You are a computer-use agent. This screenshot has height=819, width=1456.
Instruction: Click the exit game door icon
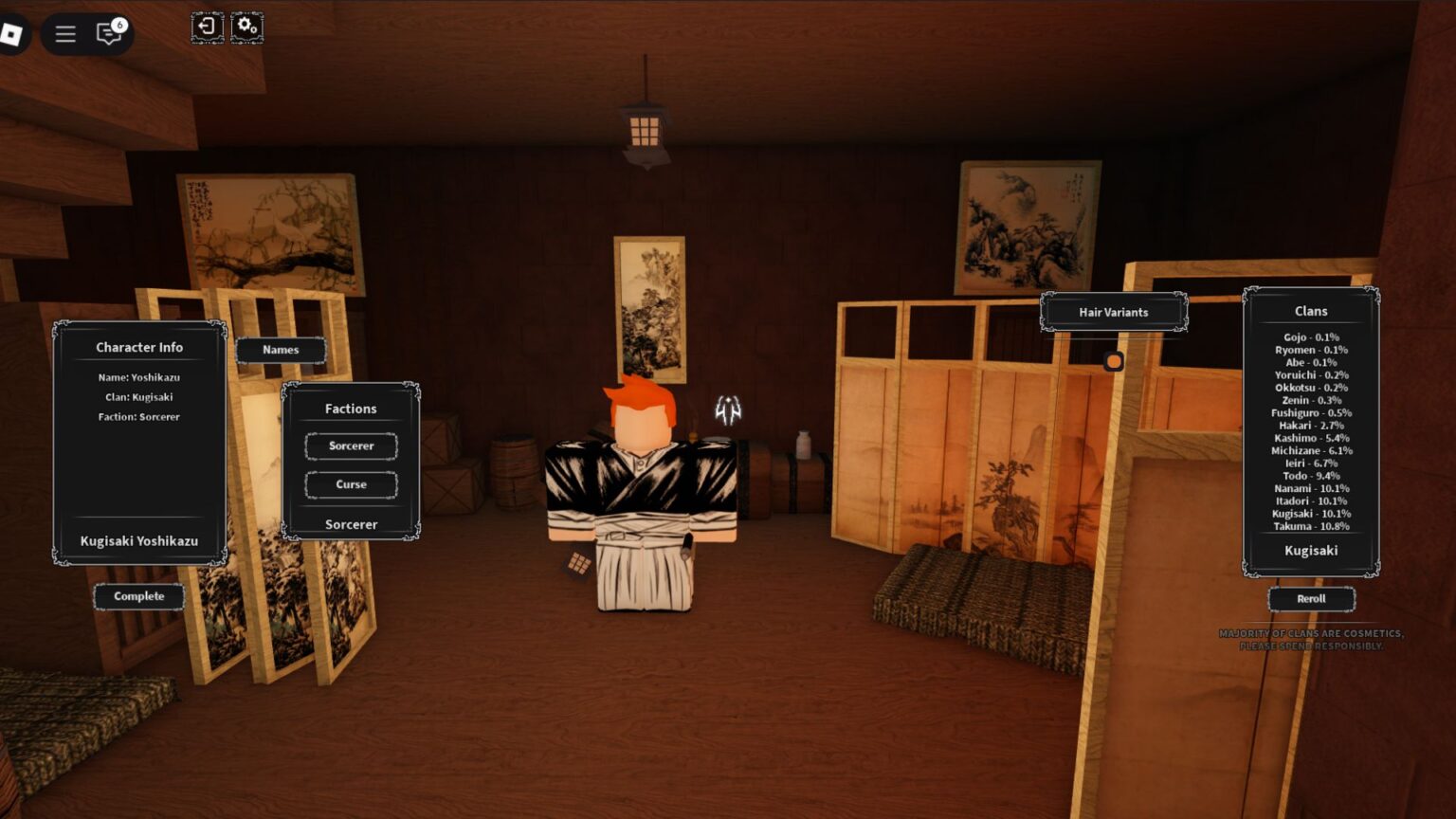pos(208,27)
